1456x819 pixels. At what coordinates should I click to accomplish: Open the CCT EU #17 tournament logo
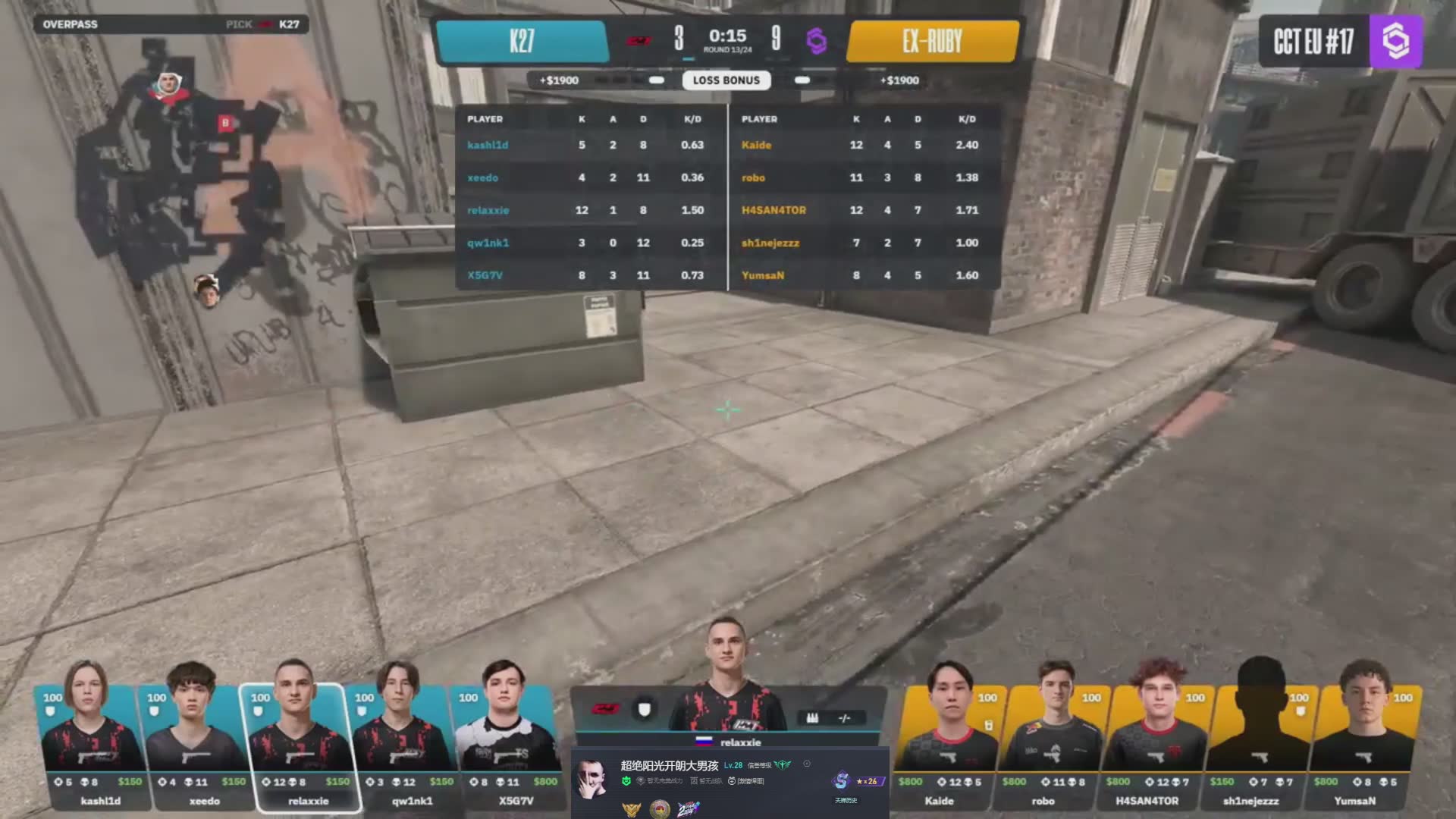point(1340,41)
